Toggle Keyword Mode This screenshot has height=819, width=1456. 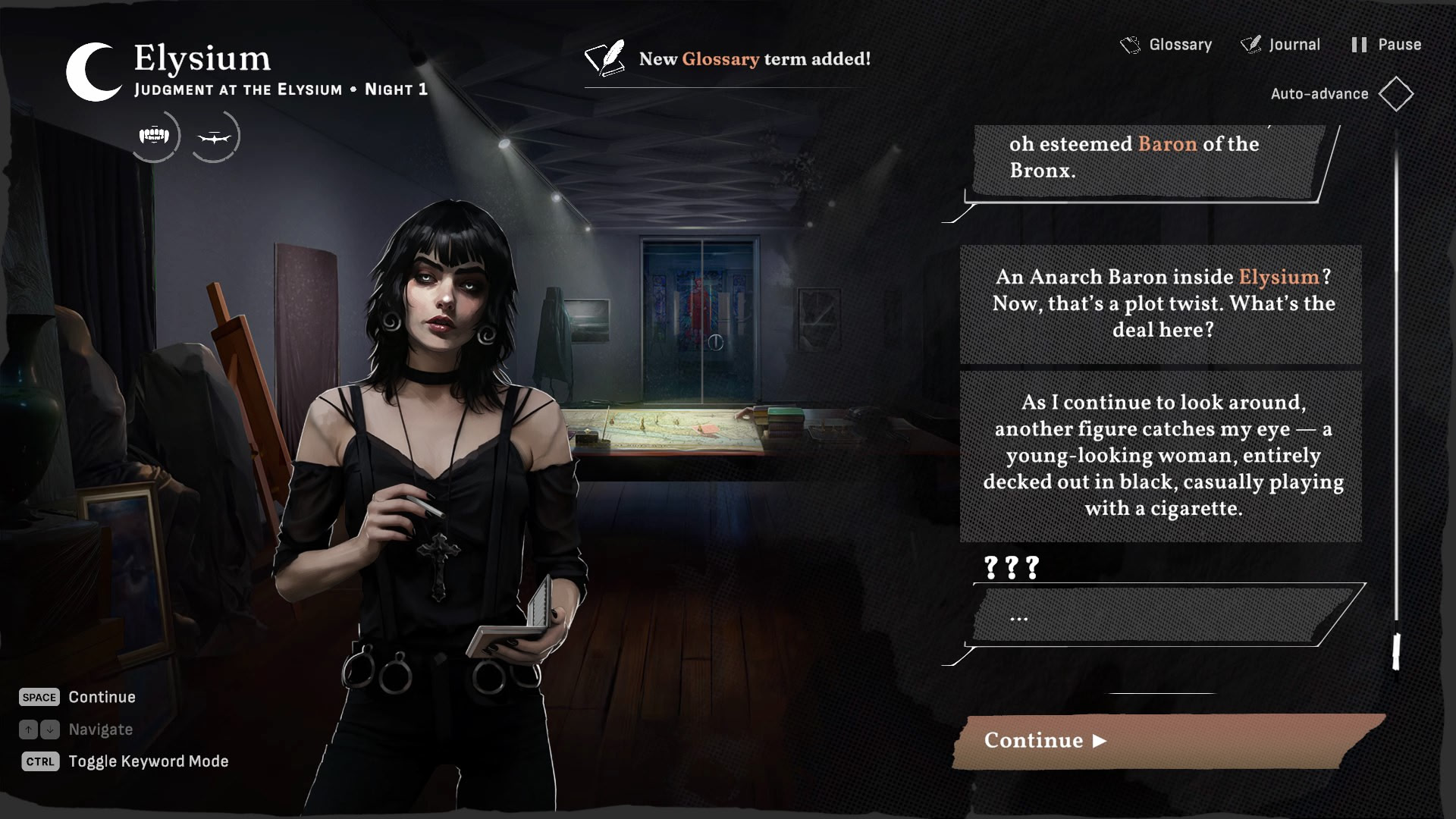point(149,761)
